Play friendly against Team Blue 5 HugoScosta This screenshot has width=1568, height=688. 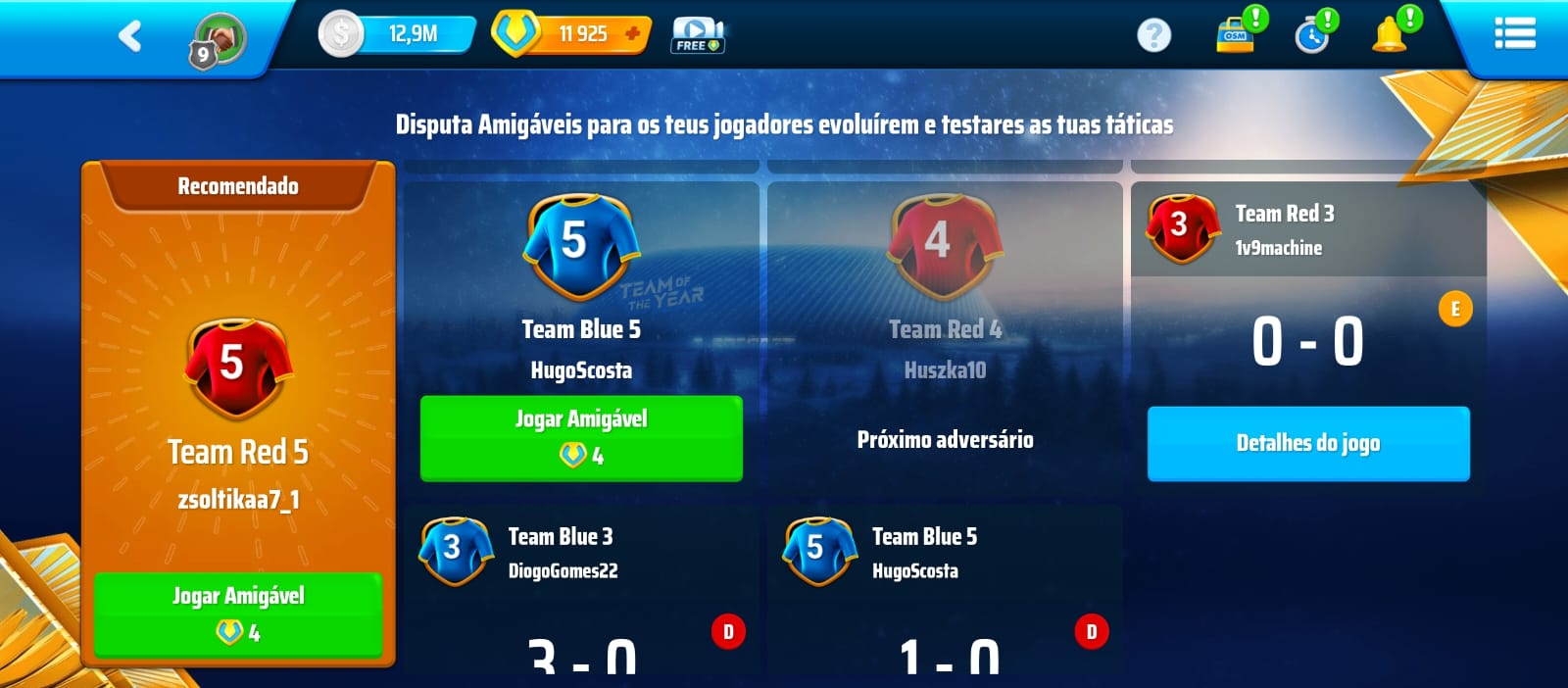click(x=581, y=437)
